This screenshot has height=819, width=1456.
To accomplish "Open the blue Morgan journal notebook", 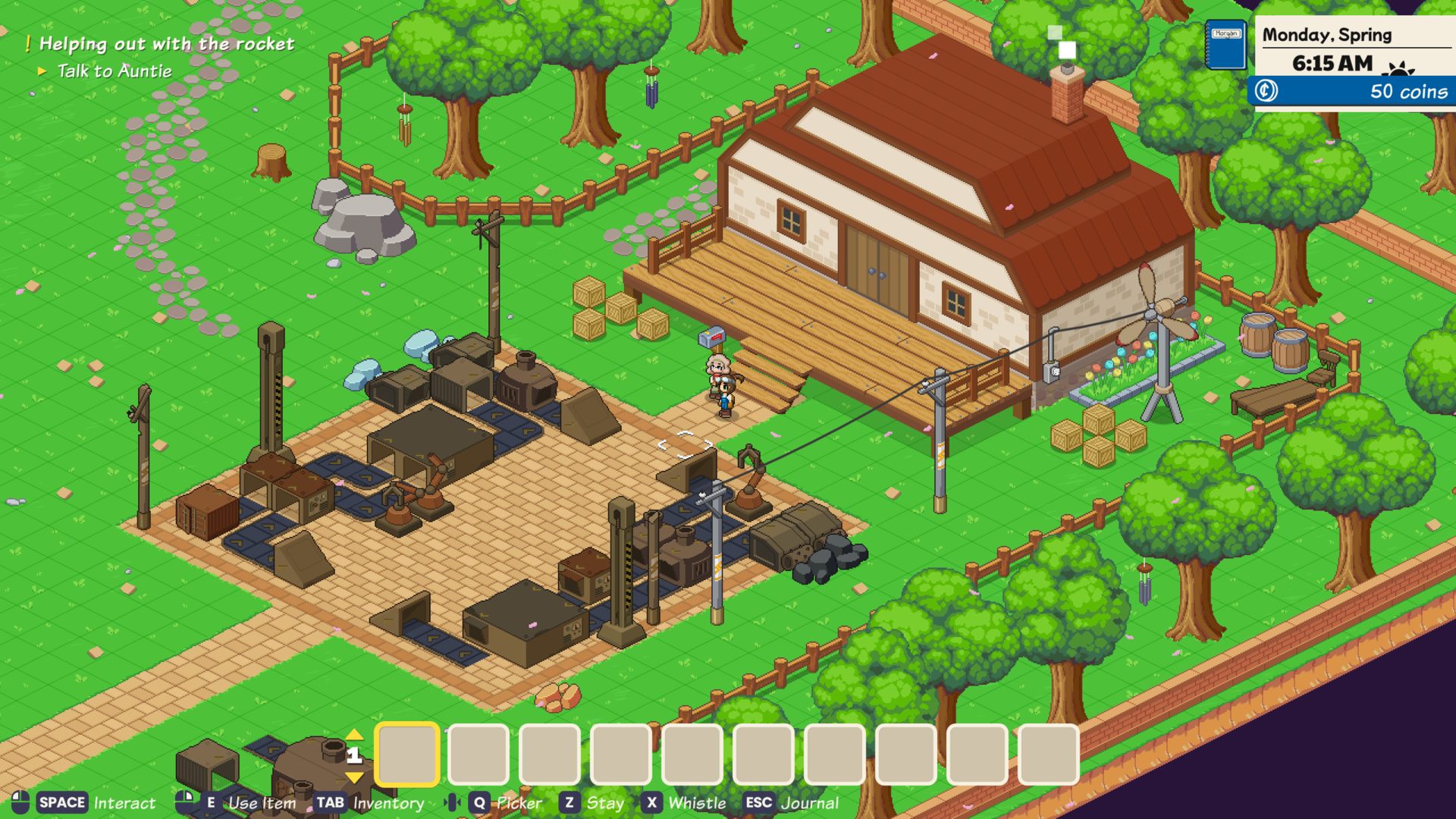I will [x=1225, y=45].
